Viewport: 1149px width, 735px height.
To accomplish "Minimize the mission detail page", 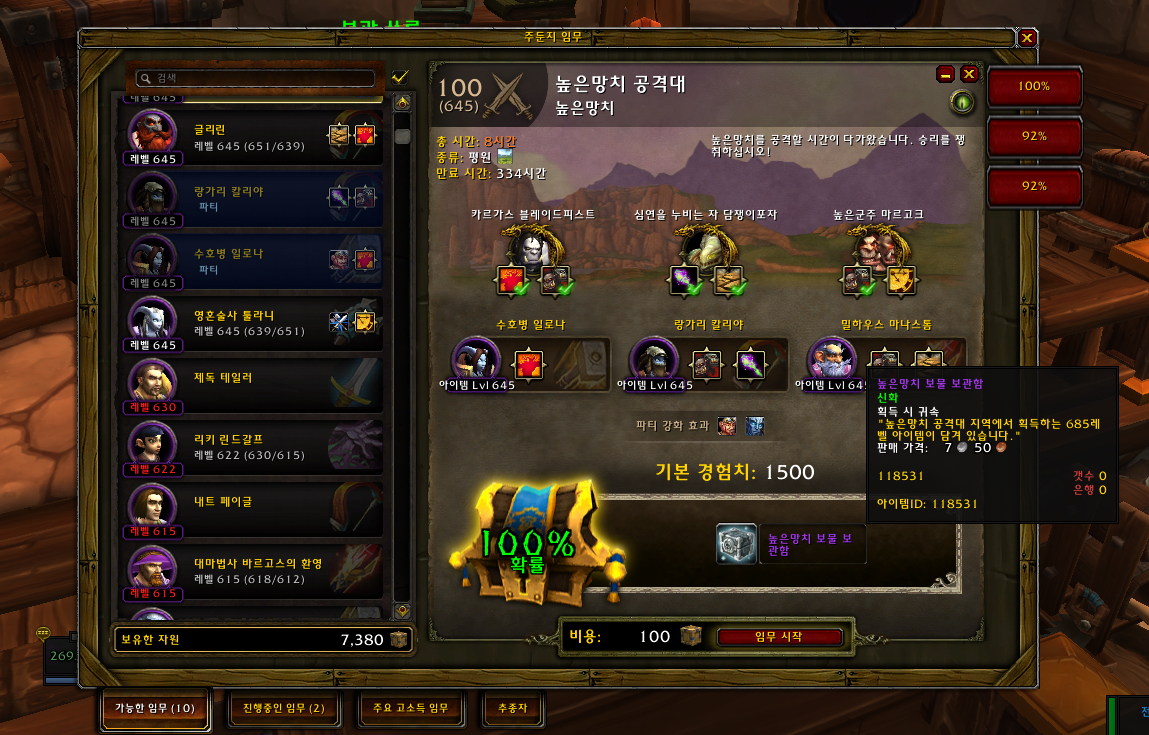I will (945, 74).
